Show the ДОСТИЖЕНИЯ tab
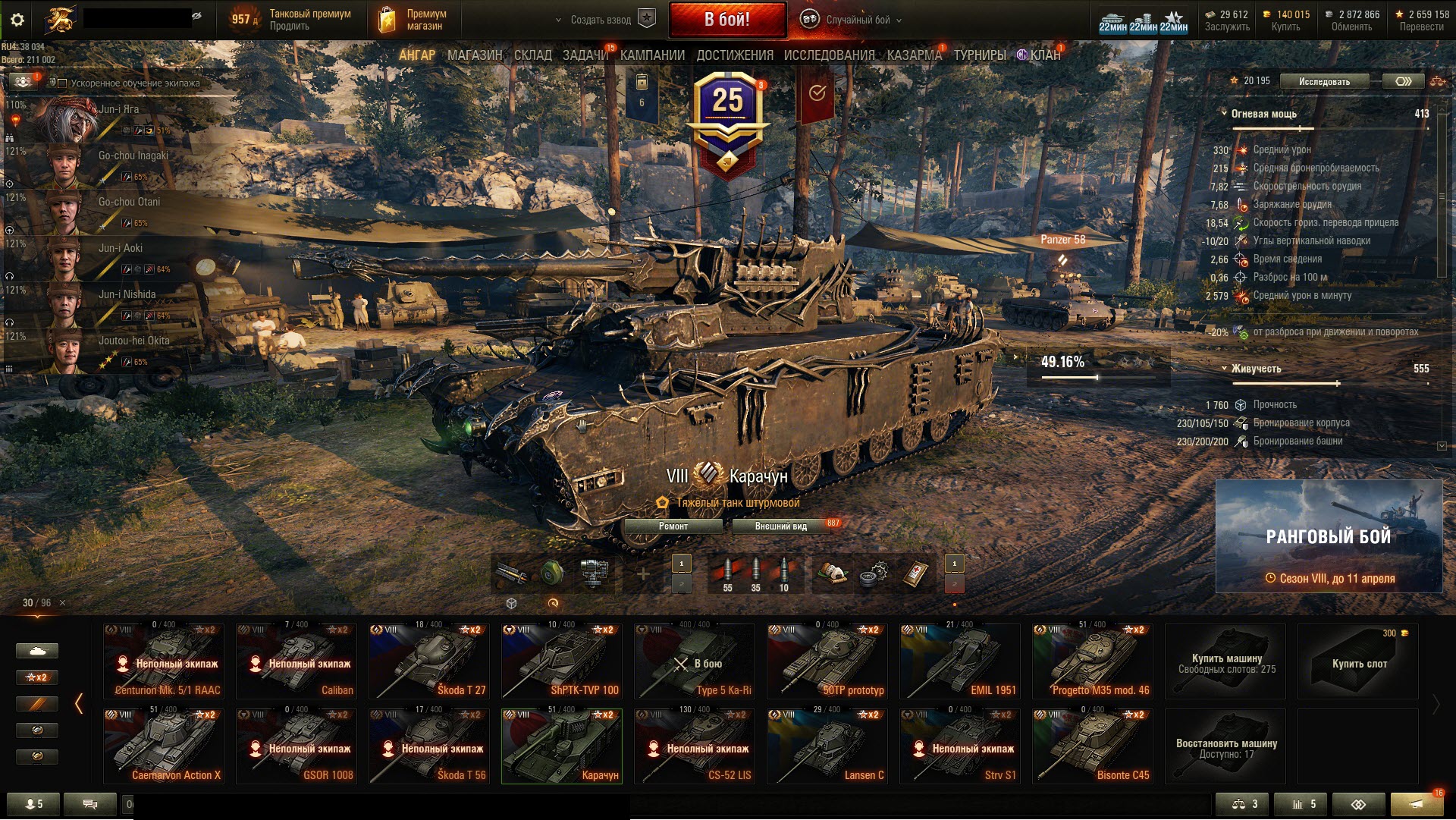Viewport: 1456px width, 820px height. (734, 55)
